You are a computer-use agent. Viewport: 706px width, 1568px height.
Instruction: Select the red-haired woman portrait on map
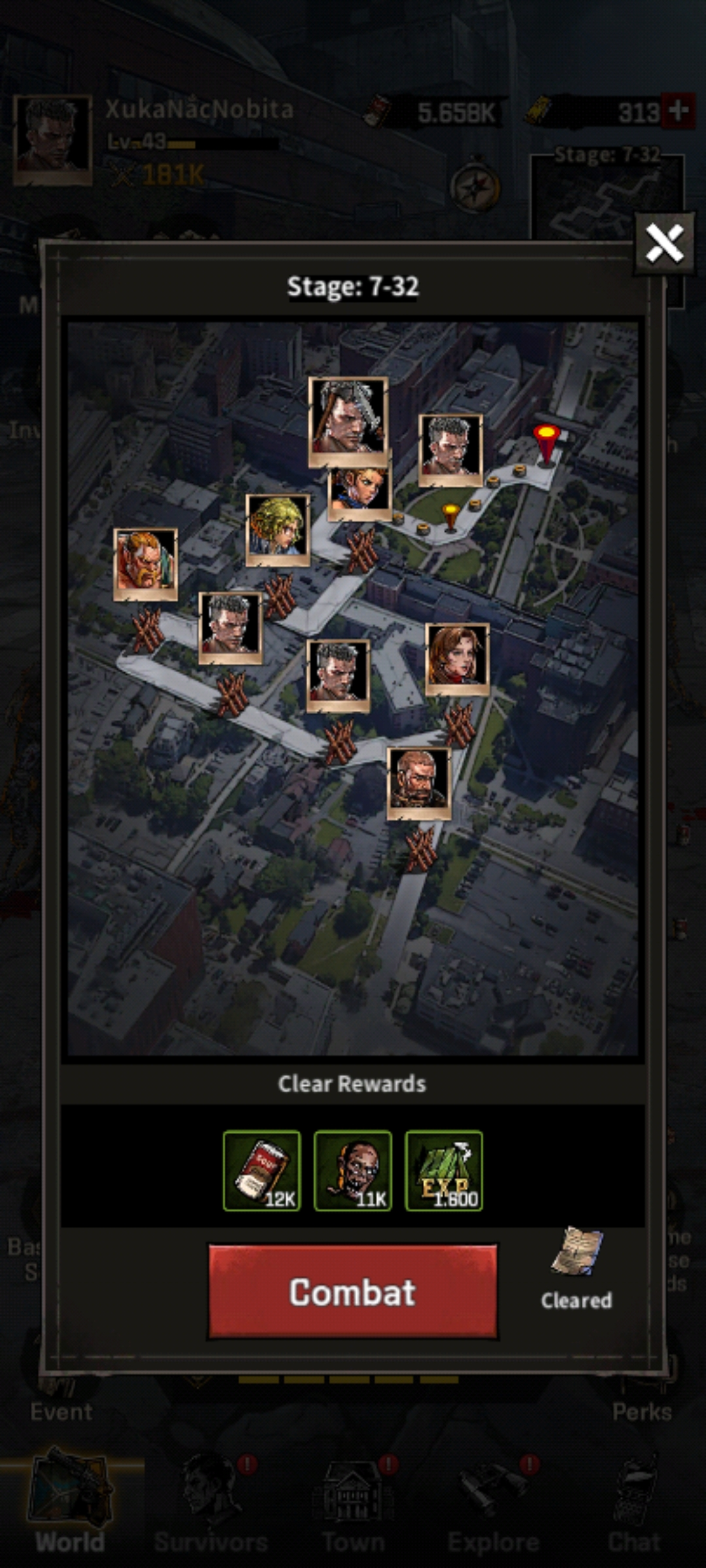[457, 659]
